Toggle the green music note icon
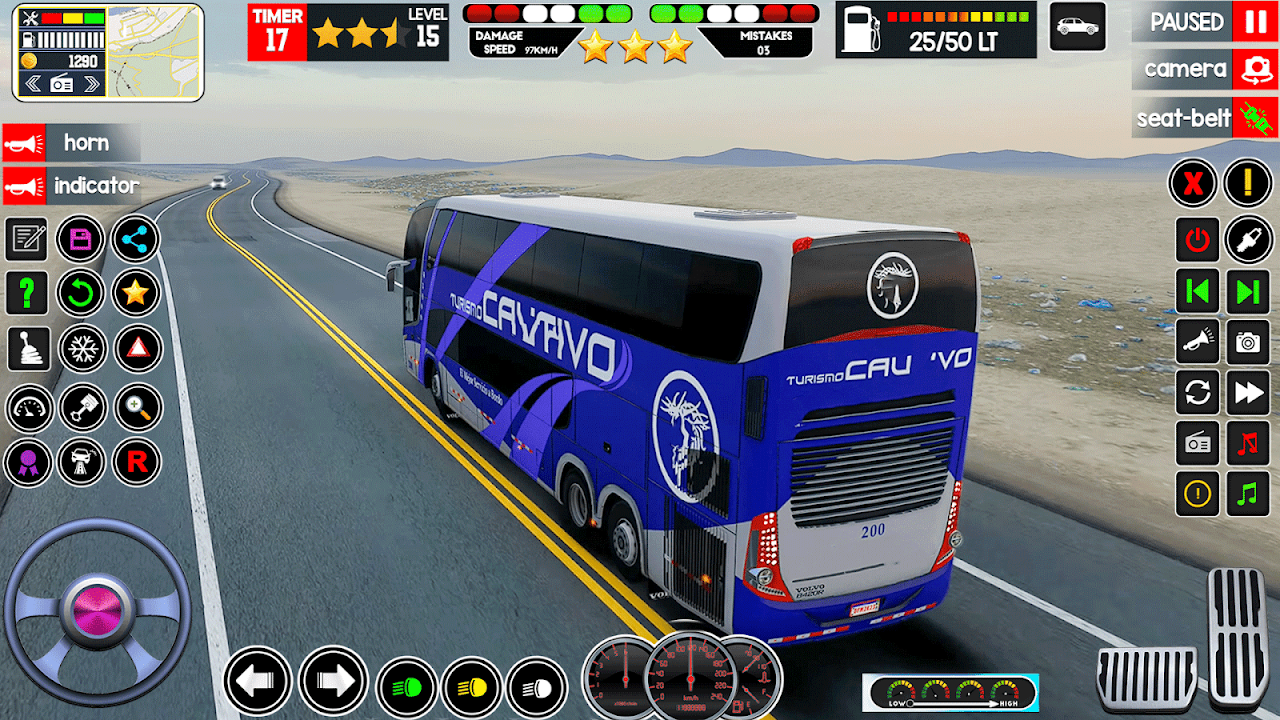The image size is (1280, 720). click(x=1247, y=494)
